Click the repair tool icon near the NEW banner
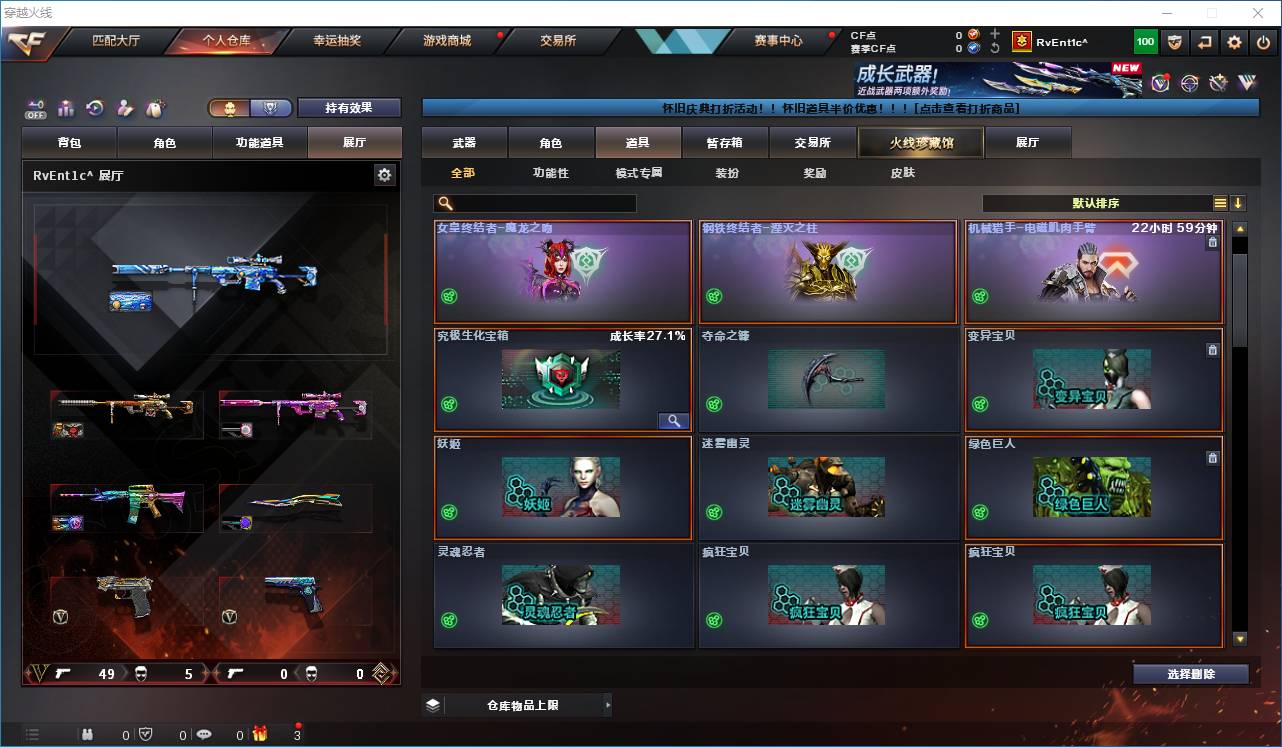 click(x=1218, y=82)
